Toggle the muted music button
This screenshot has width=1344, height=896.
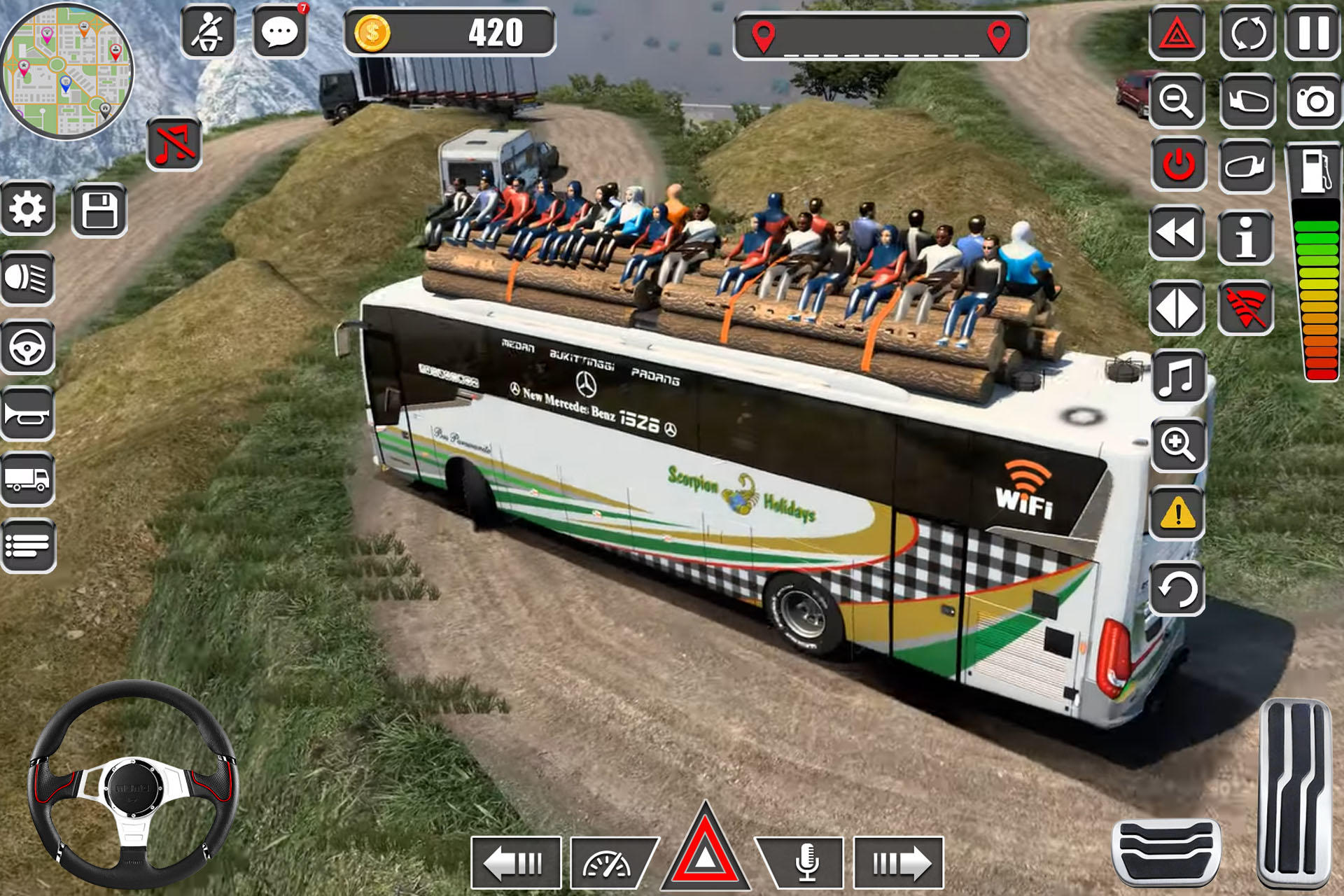pos(174,144)
